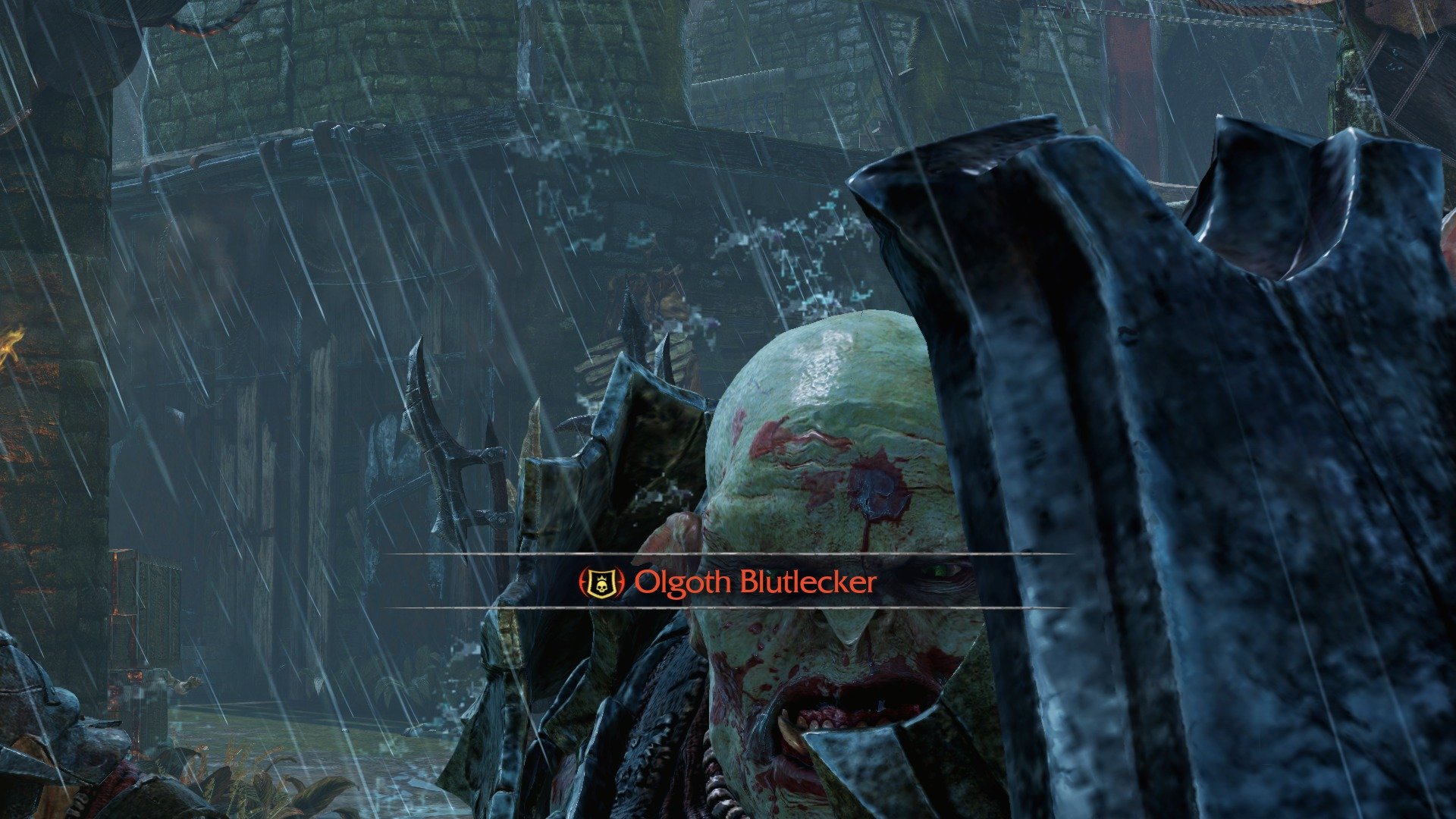The width and height of the screenshot is (1456, 819).
Task: Click the skull inside the shield badge
Action: [x=601, y=585]
